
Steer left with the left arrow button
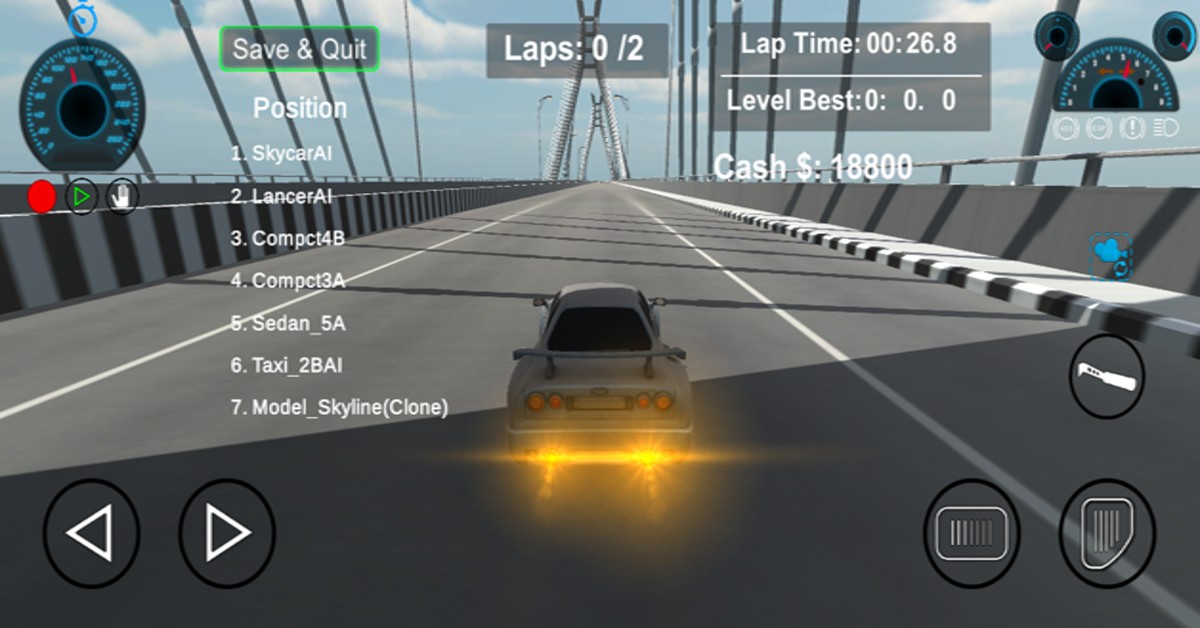[91, 534]
